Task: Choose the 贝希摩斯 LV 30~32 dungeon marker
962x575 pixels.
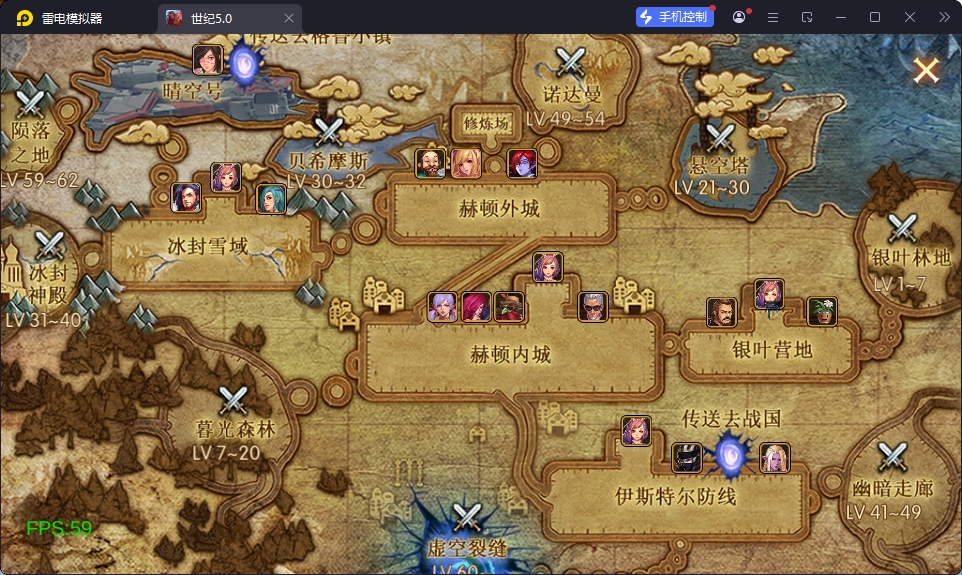Action: pyautogui.click(x=328, y=133)
